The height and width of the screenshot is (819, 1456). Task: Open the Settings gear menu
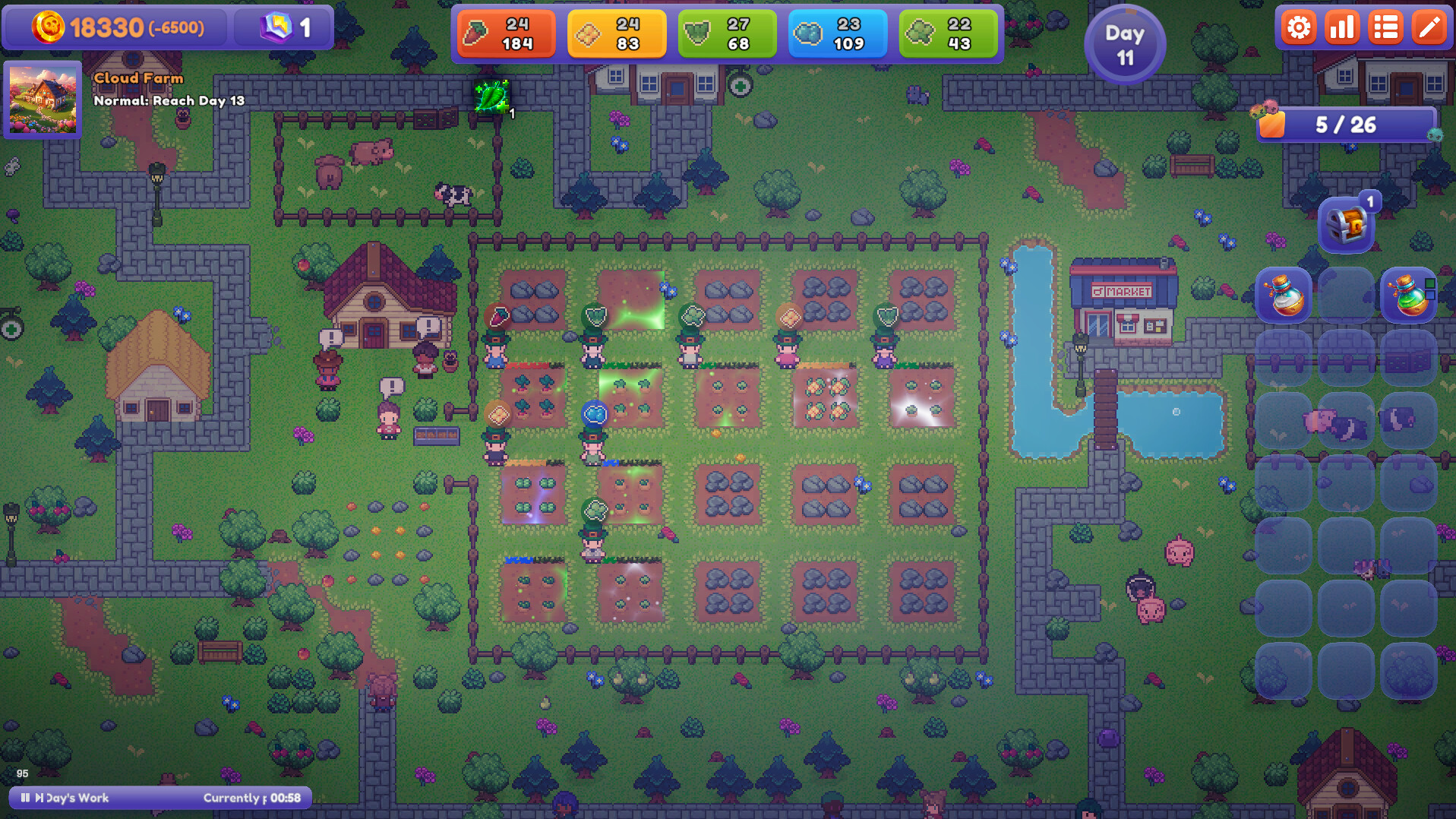1298,27
